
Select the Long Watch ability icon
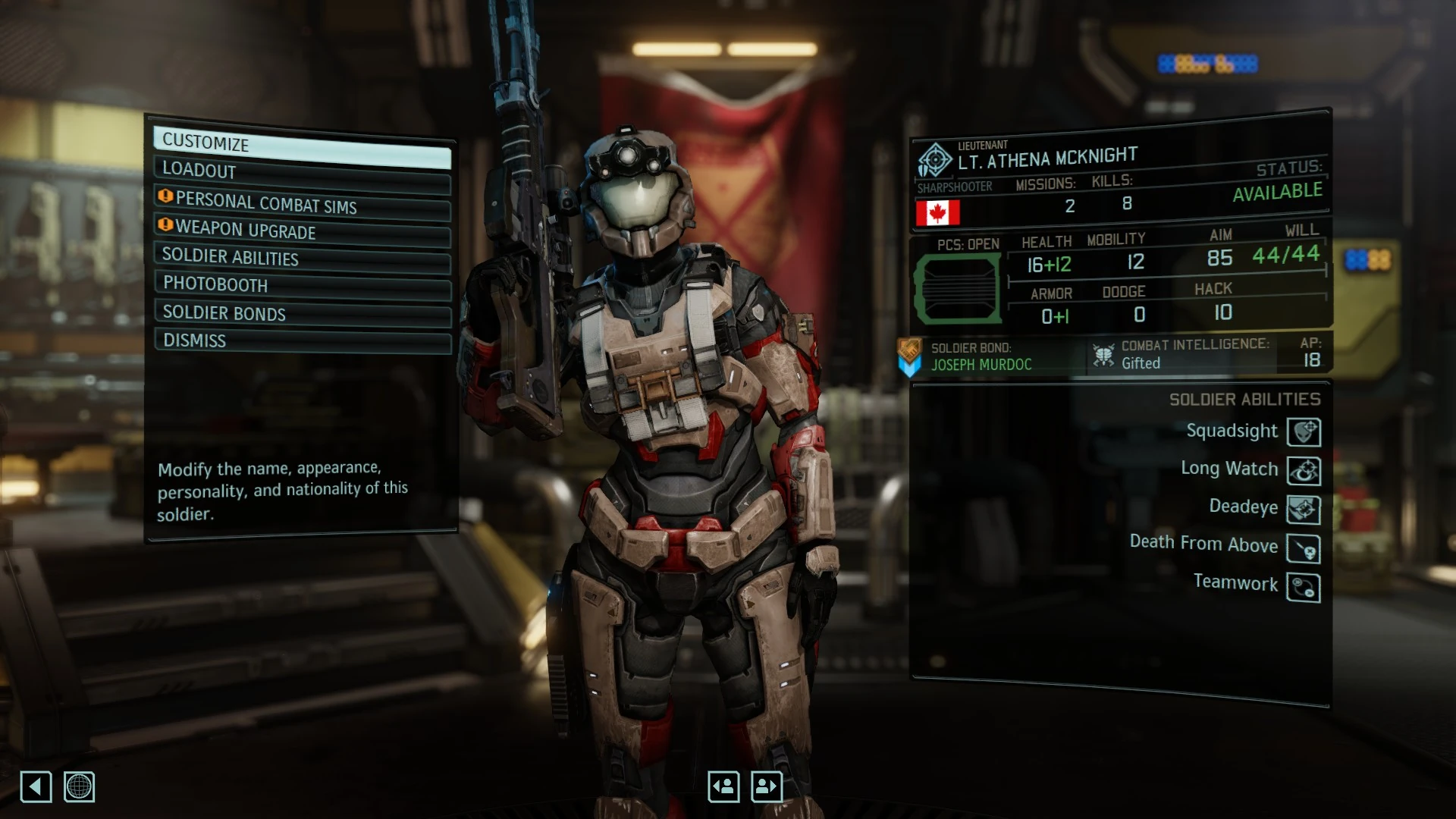(1304, 471)
